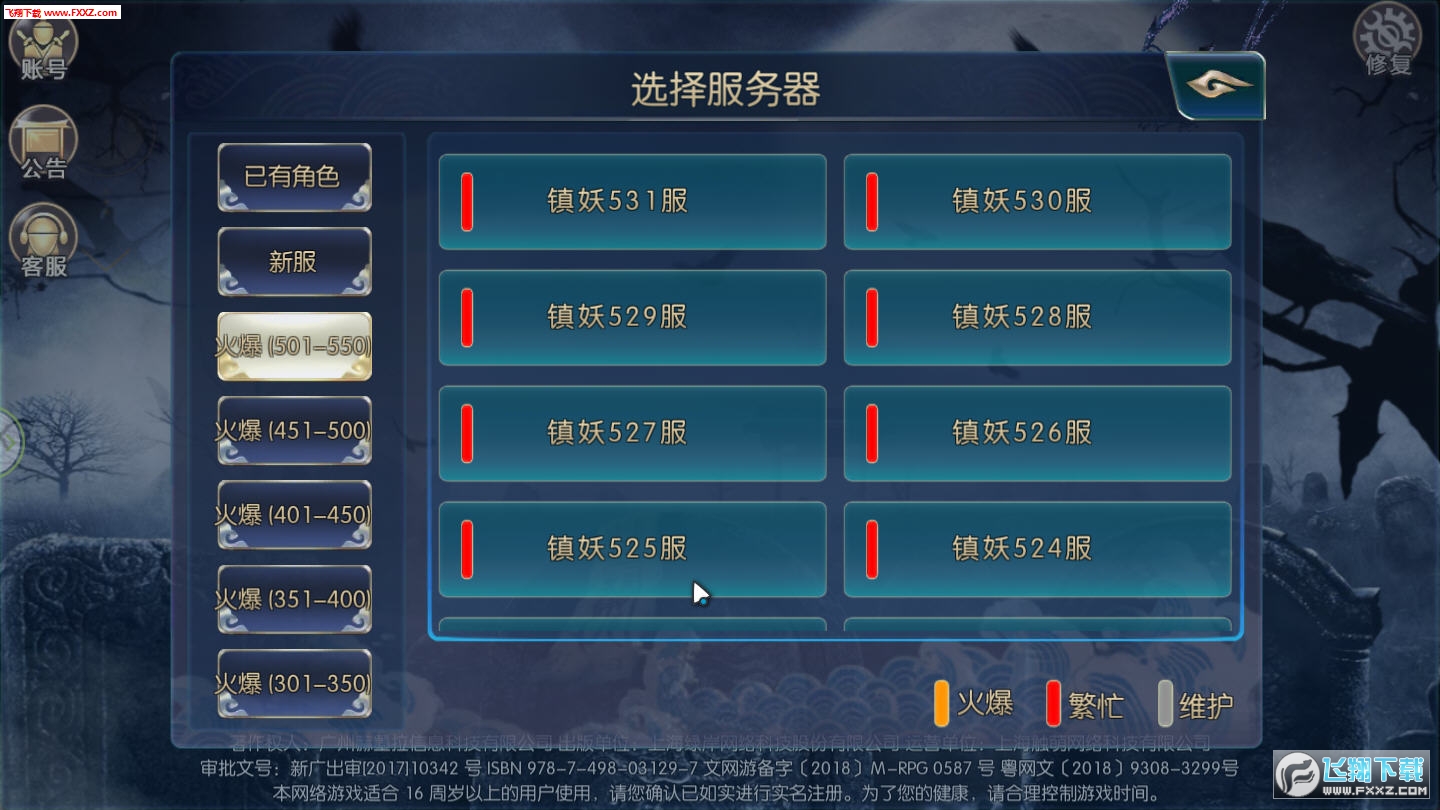The height and width of the screenshot is (810, 1440).
Task: Contact 客服 customer service
Action: [42, 240]
